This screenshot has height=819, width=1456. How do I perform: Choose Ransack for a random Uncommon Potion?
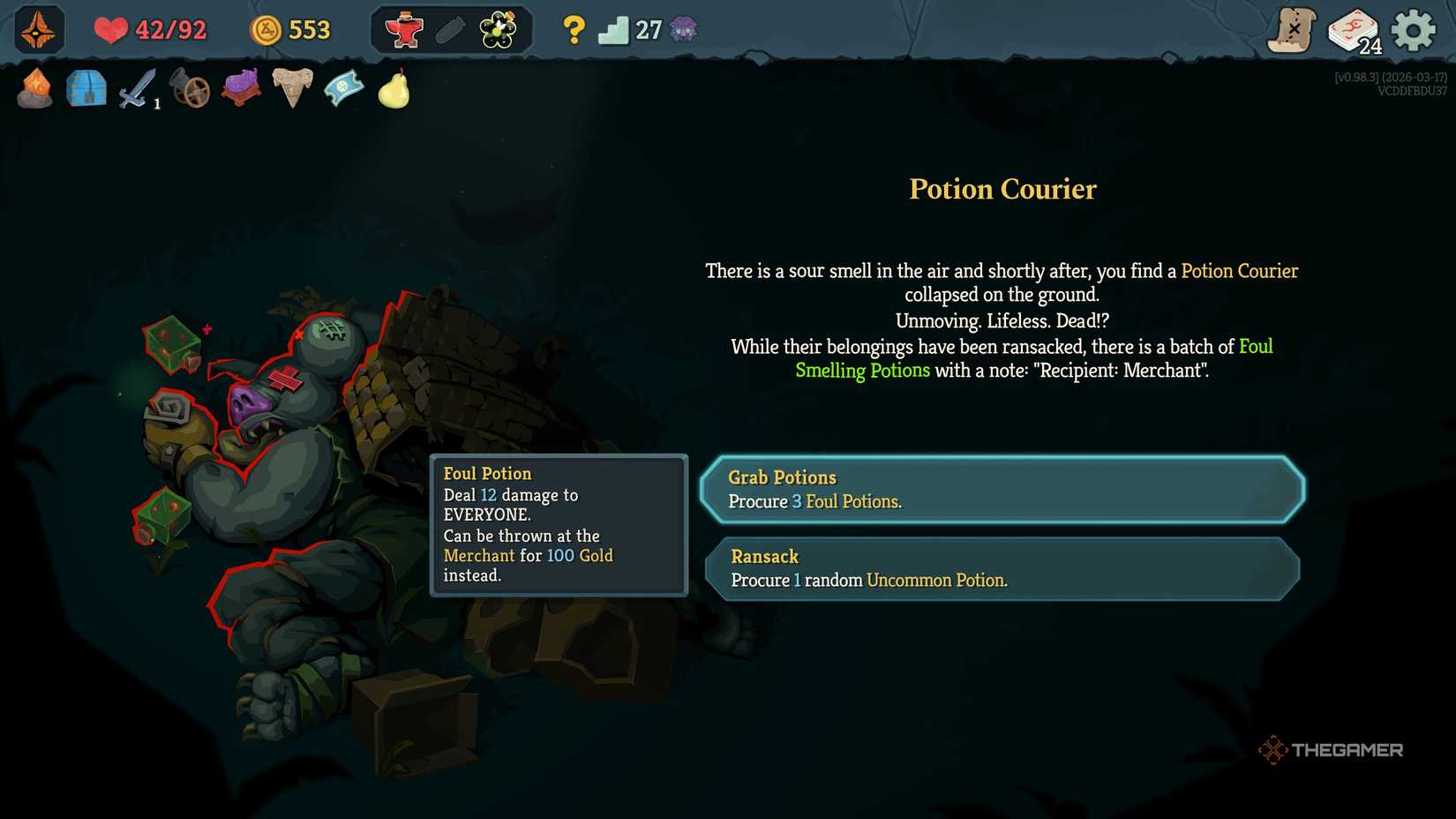[x=1002, y=568]
